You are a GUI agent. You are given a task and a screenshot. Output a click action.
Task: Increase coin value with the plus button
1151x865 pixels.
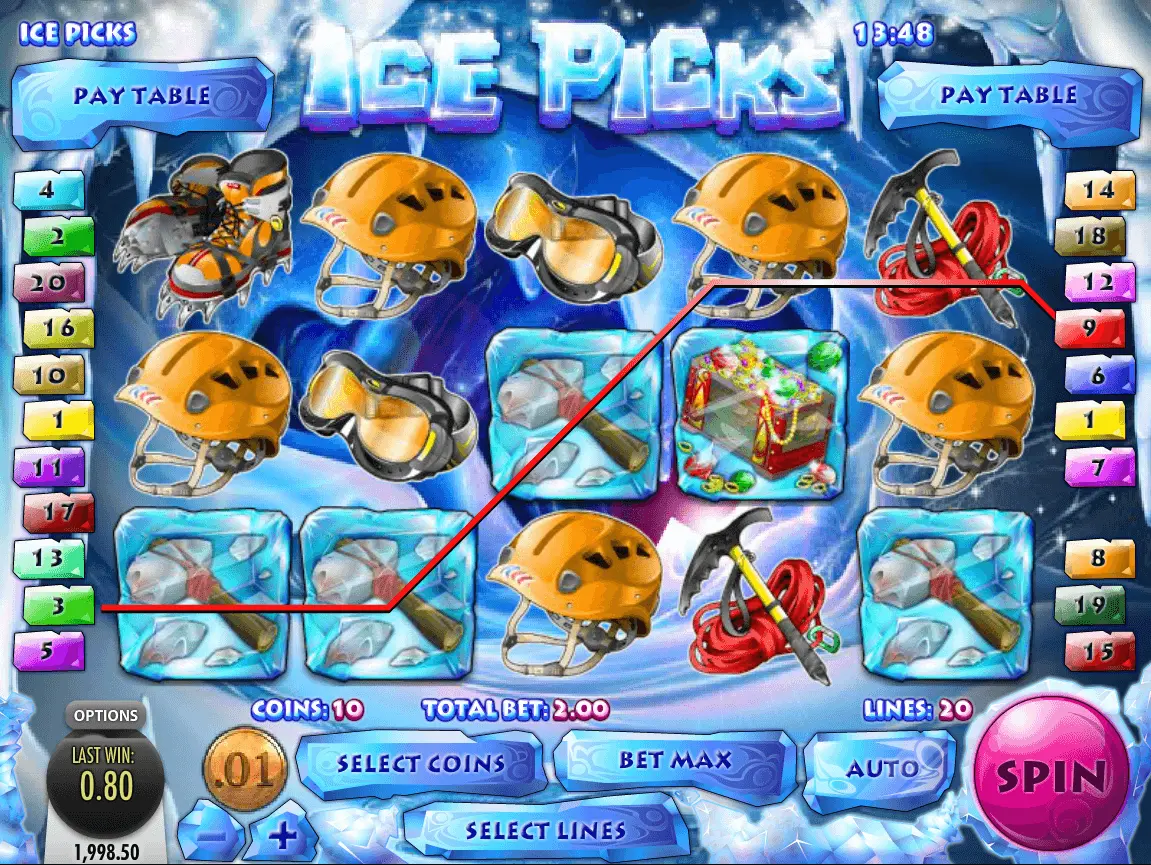(283, 831)
